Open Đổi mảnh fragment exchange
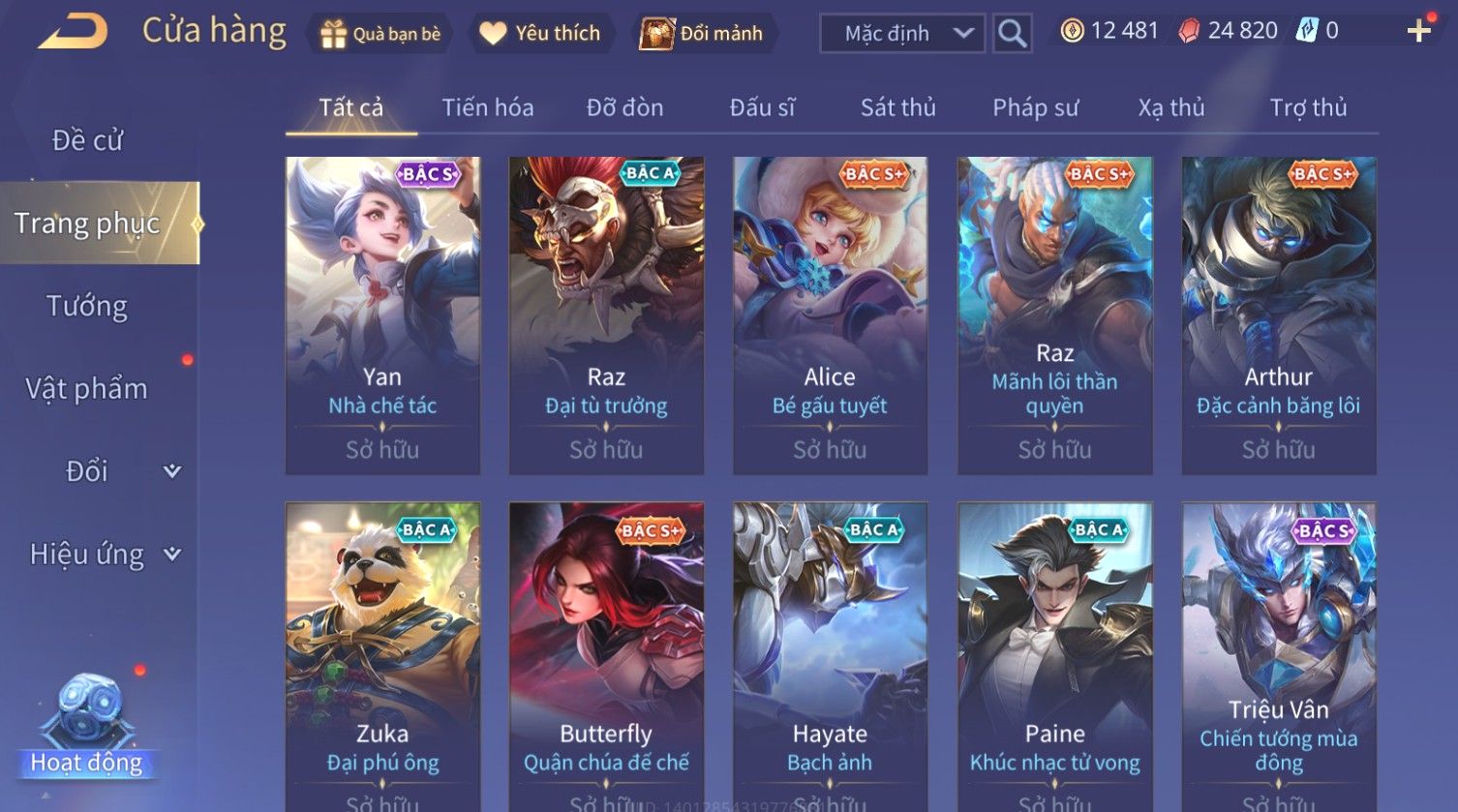Image resolution: width=1458 pixels, height=812 pixels. coord(702,34)
